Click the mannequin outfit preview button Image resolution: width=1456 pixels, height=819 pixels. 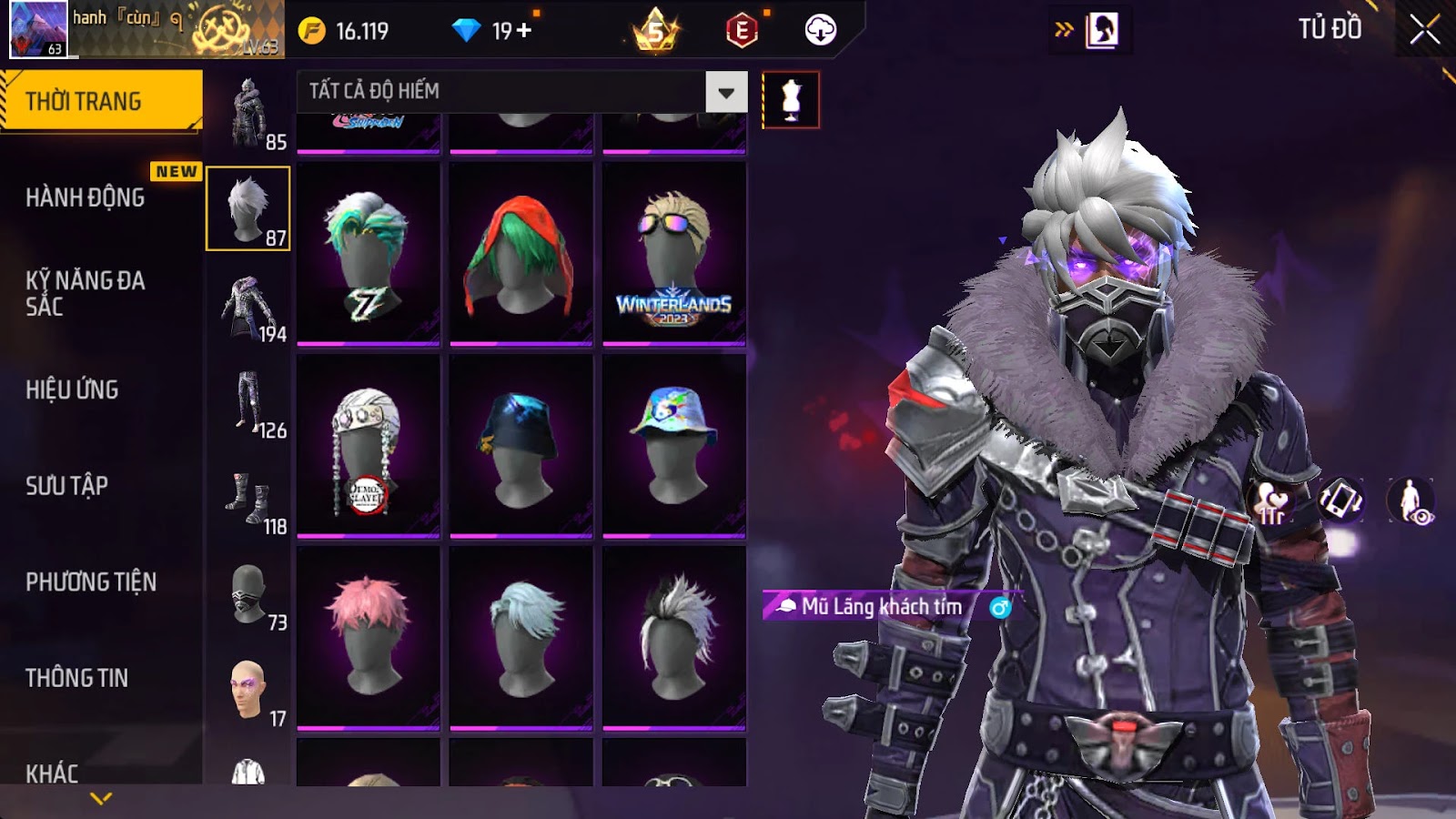click(x=791, y=100)
